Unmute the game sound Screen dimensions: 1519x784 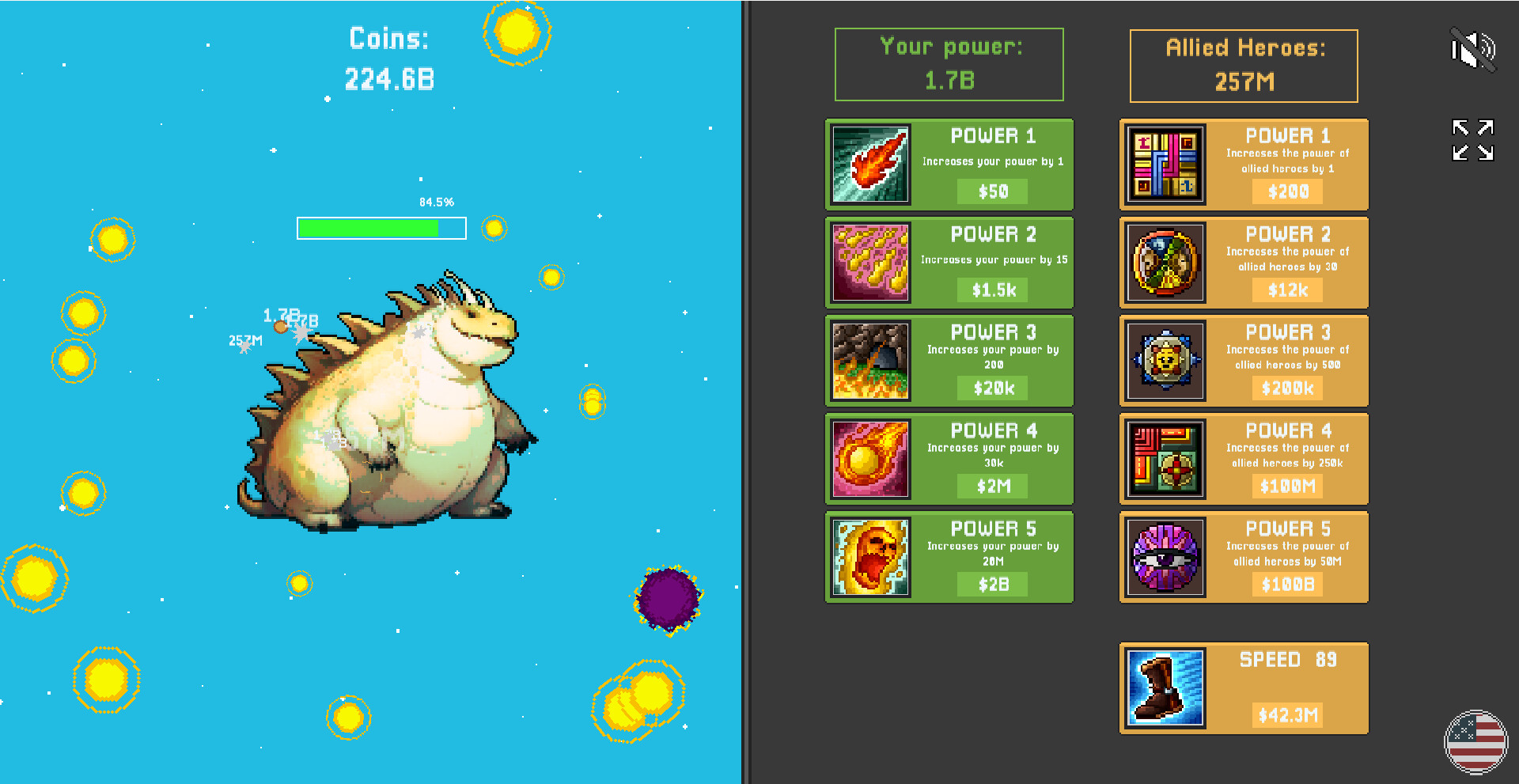coord(1473,49)
